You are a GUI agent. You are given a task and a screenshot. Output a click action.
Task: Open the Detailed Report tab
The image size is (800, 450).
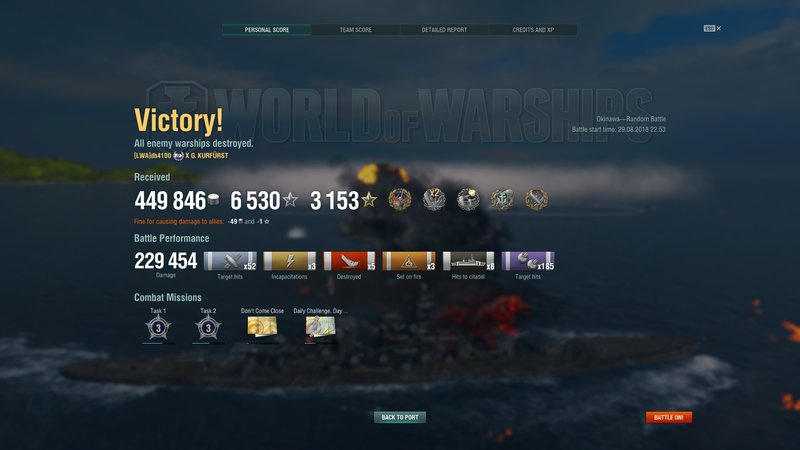(444, 30)
